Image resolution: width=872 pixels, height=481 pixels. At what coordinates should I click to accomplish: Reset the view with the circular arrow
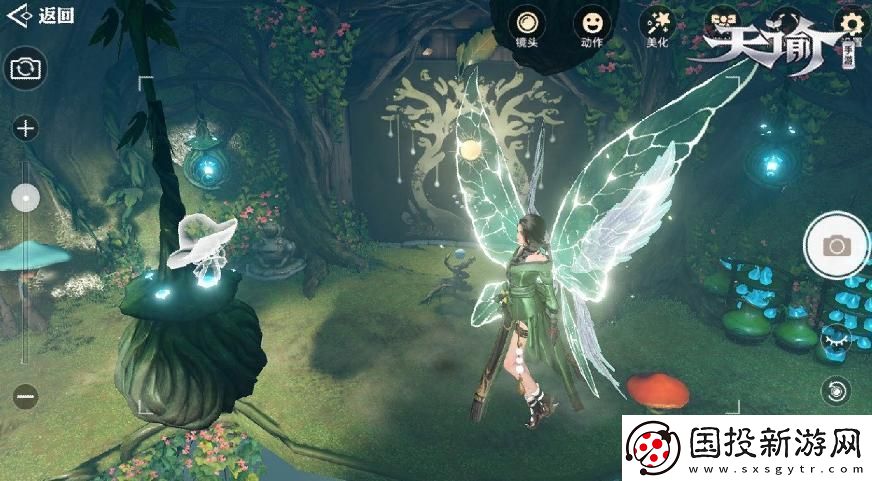[x=835, y=390]
